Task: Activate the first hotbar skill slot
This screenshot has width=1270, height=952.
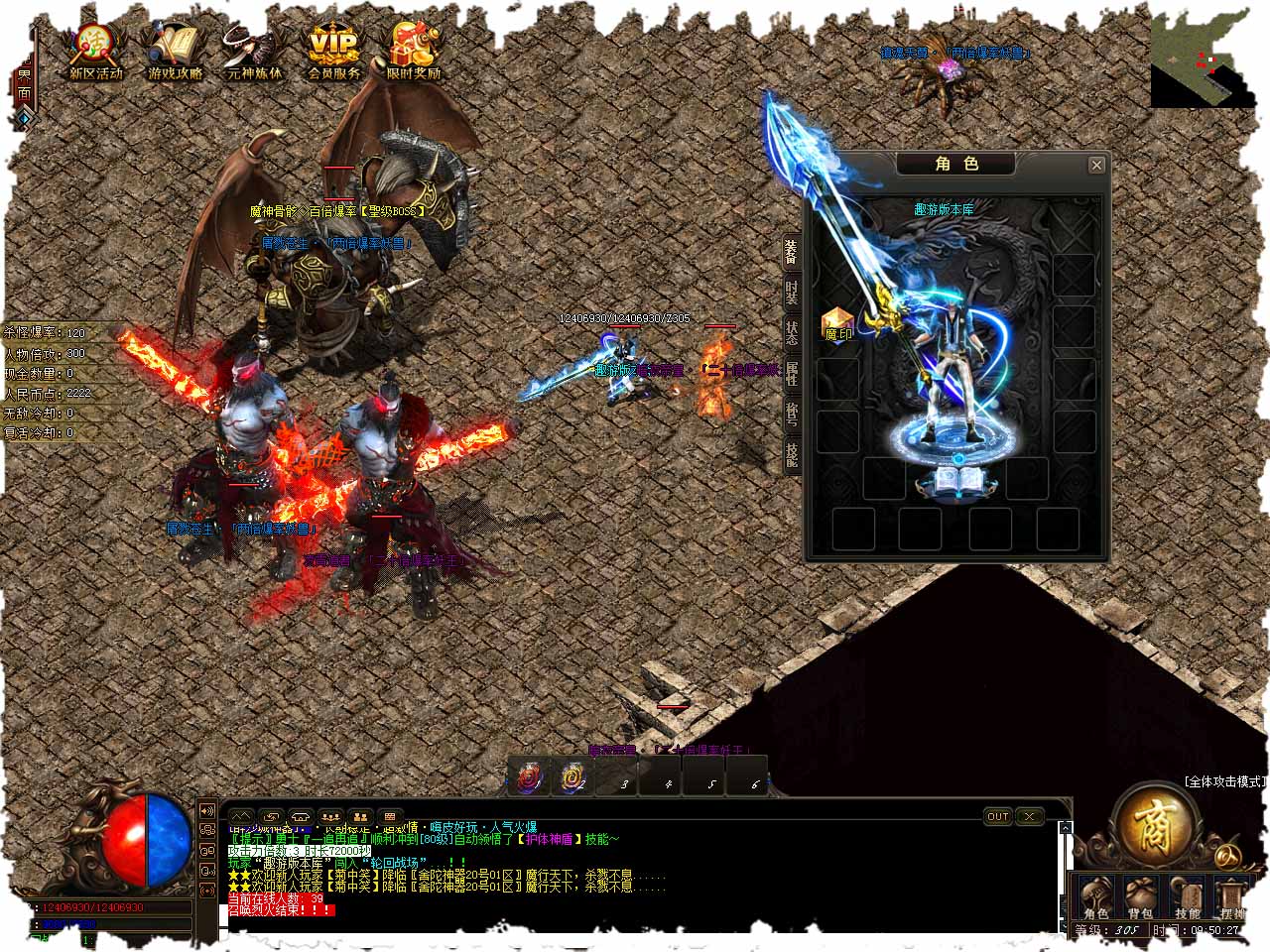Action: point(529,776)
